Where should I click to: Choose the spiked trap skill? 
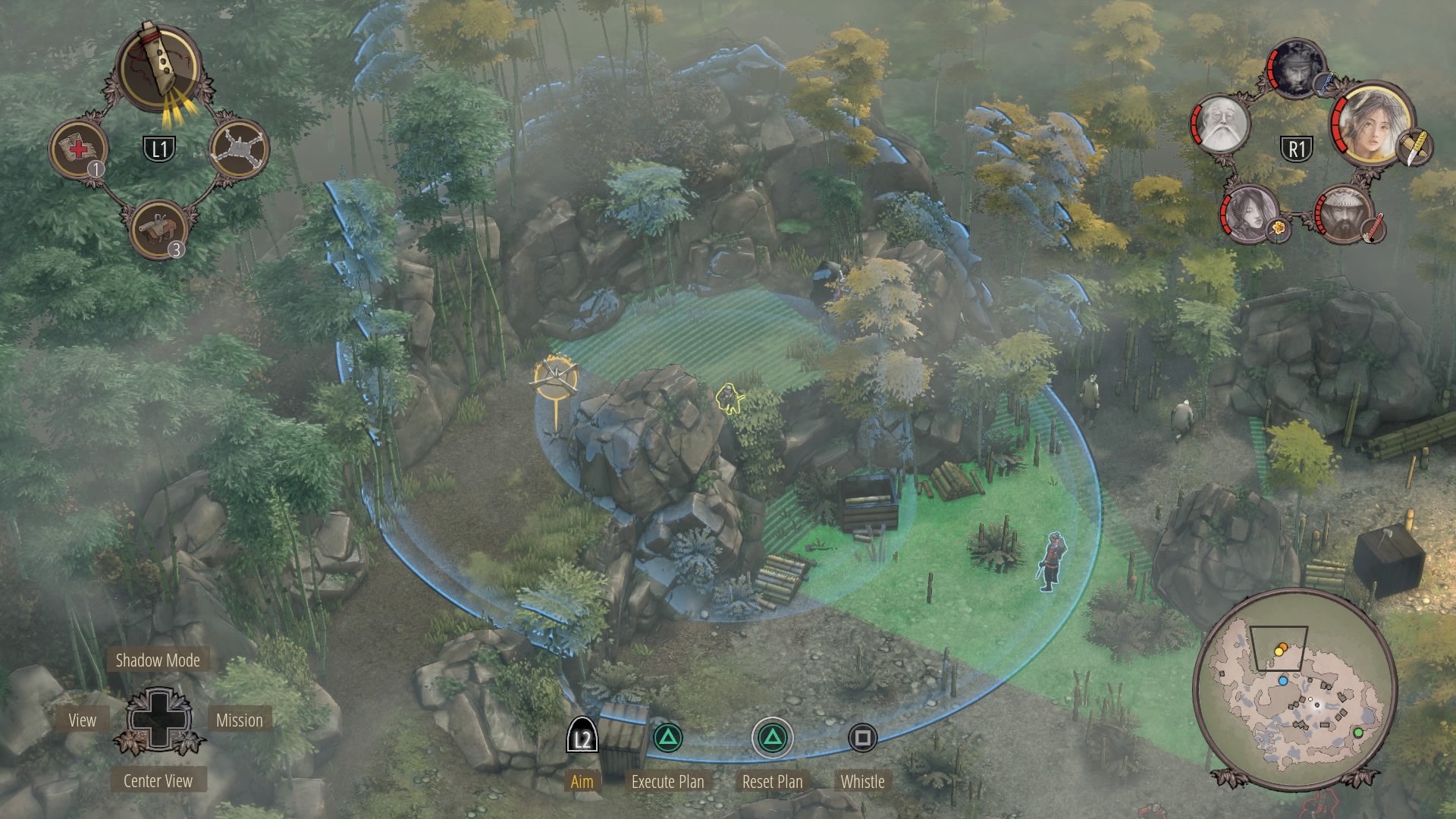pos(239,149)
